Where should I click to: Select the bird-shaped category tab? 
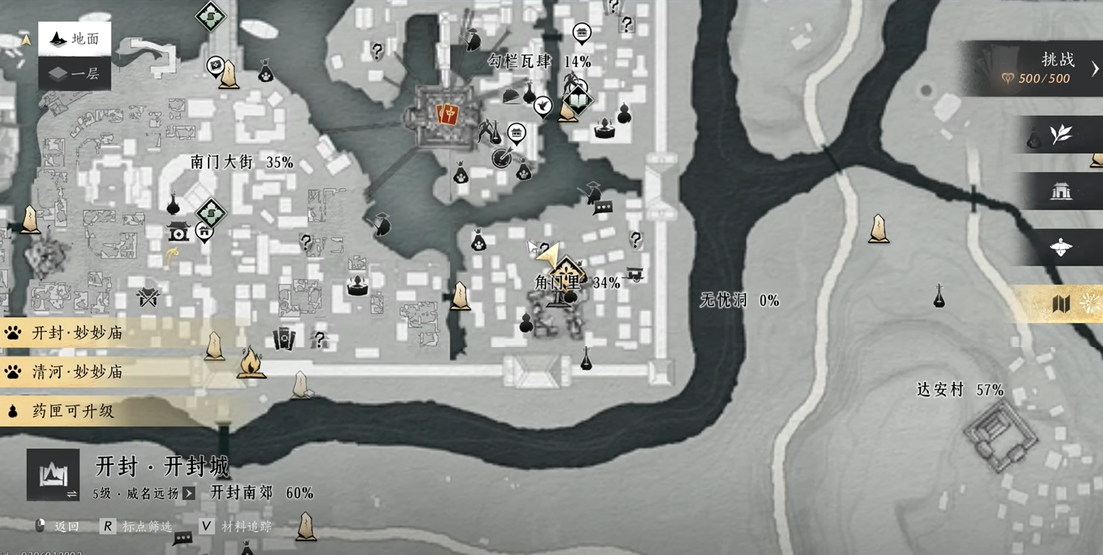tap(1060, 247)
